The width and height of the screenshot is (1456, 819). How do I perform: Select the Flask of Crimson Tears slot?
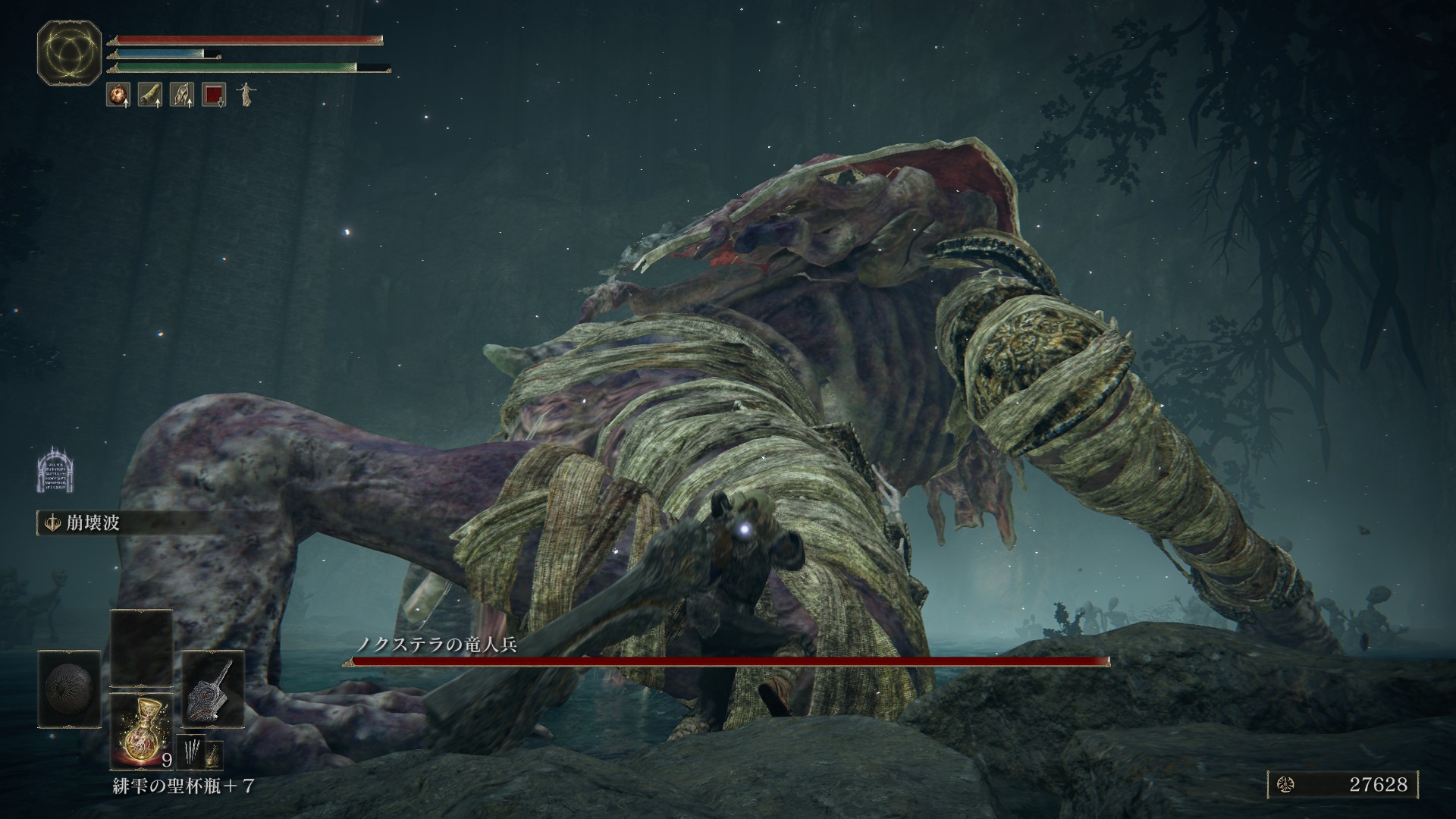(x=142, y=729)
